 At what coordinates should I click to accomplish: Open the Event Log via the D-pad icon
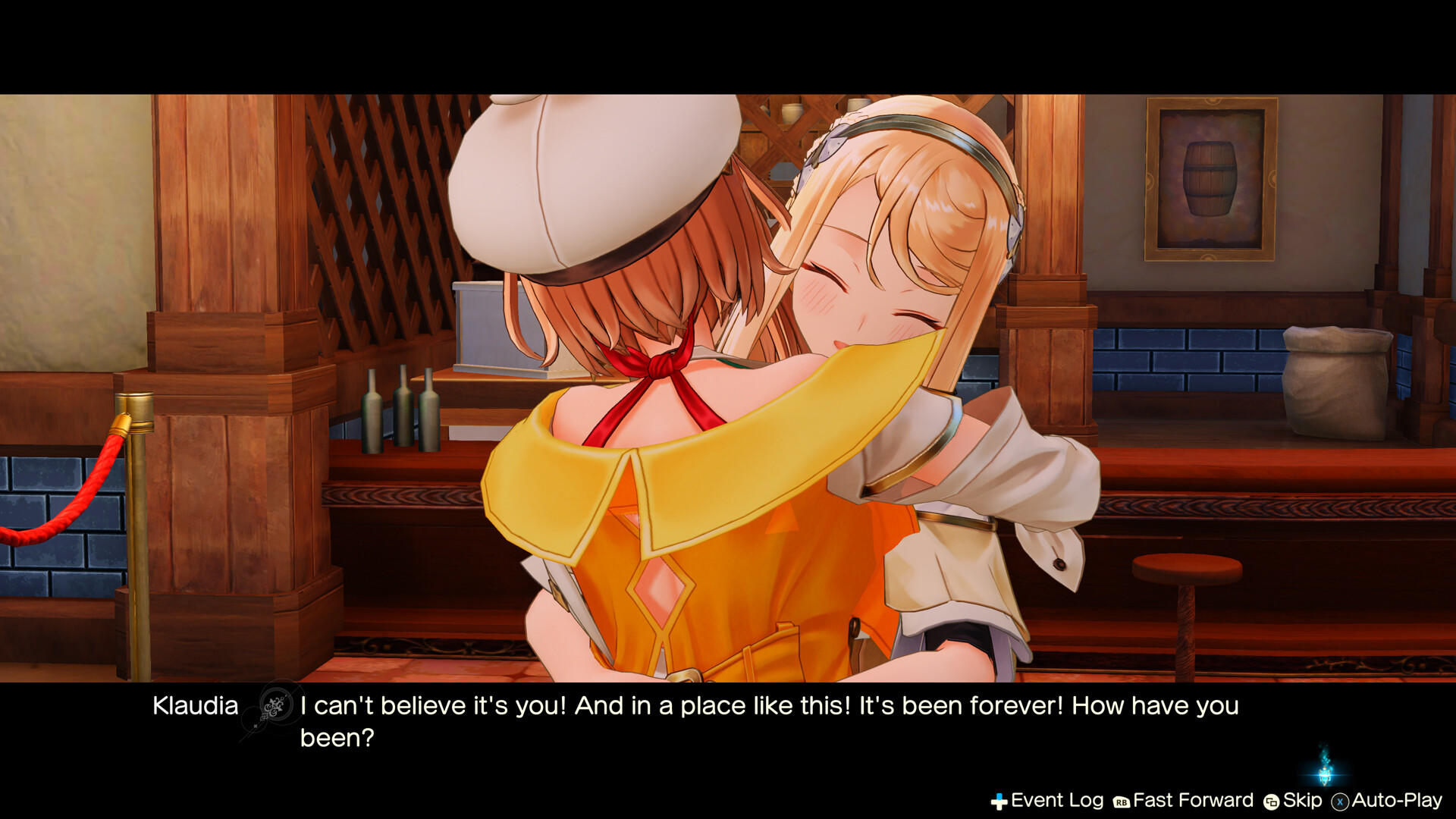(x=999, y=800)
